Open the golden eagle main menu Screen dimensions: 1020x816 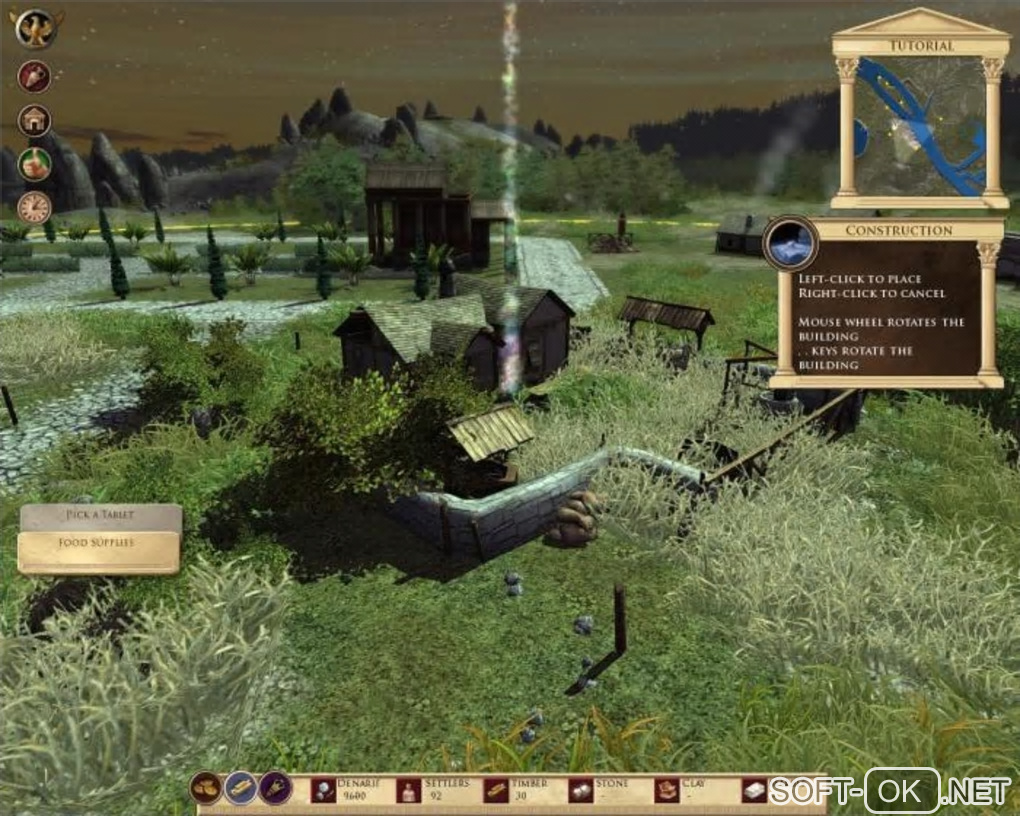point(36,27)
